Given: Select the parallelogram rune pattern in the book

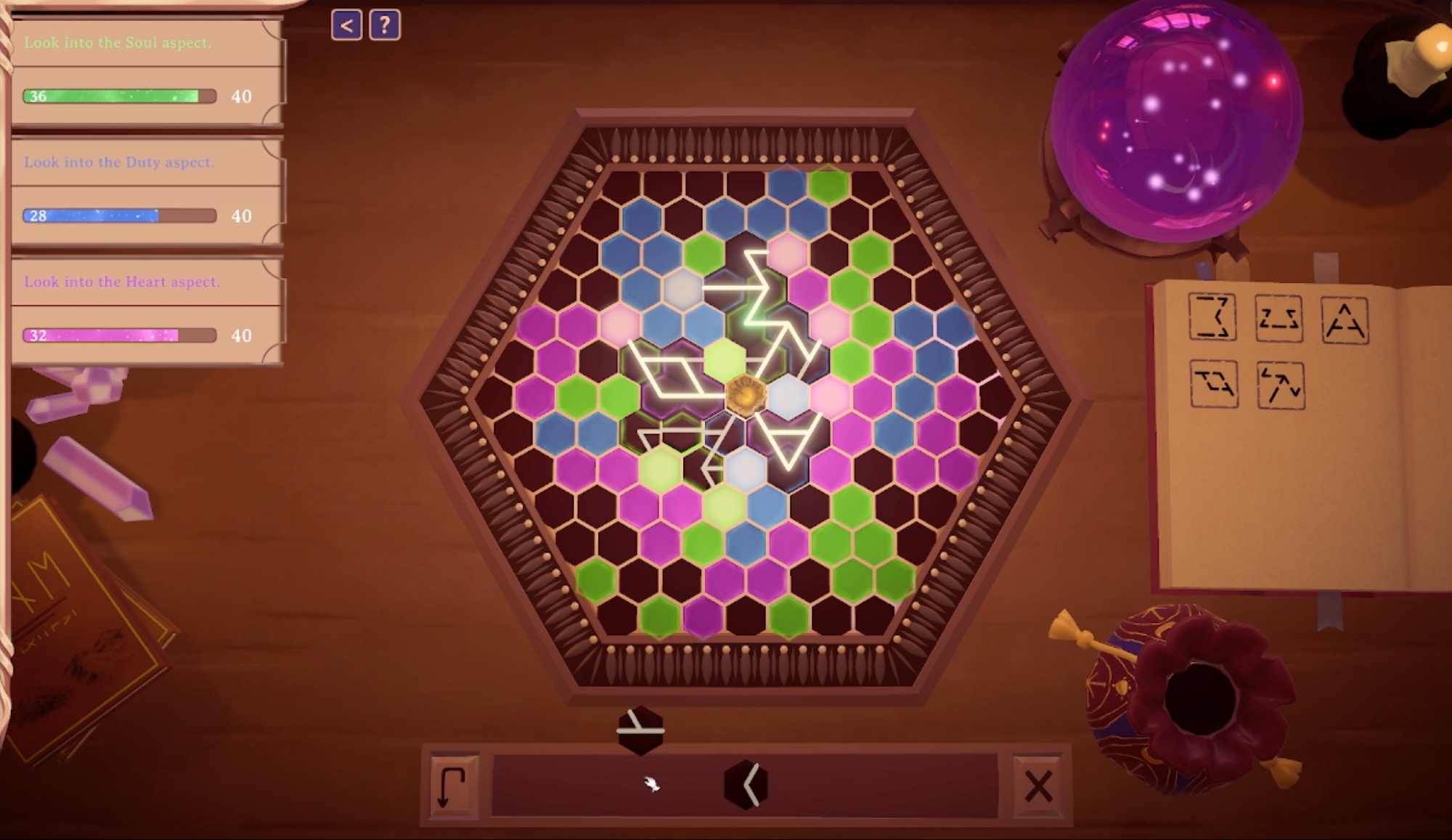Looking at the screenshot, I should (x=1213, y=383).
